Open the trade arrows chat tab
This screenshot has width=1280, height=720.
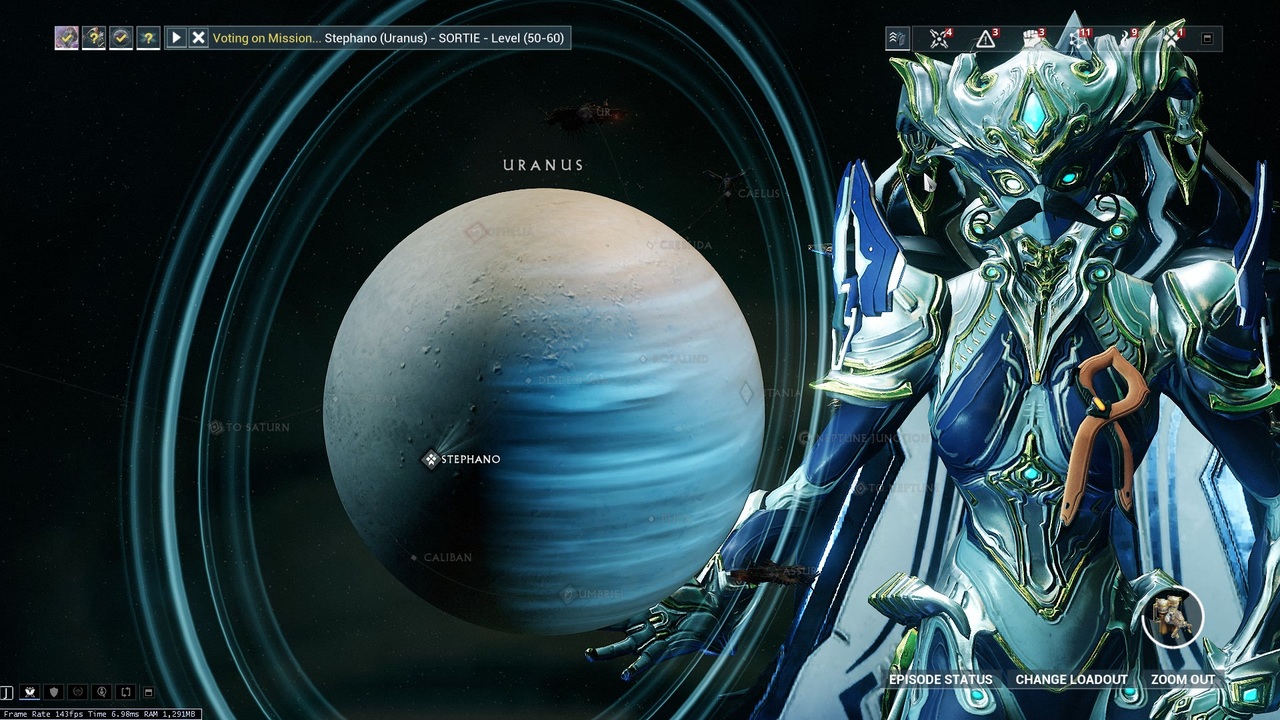(x=126, y=691)
